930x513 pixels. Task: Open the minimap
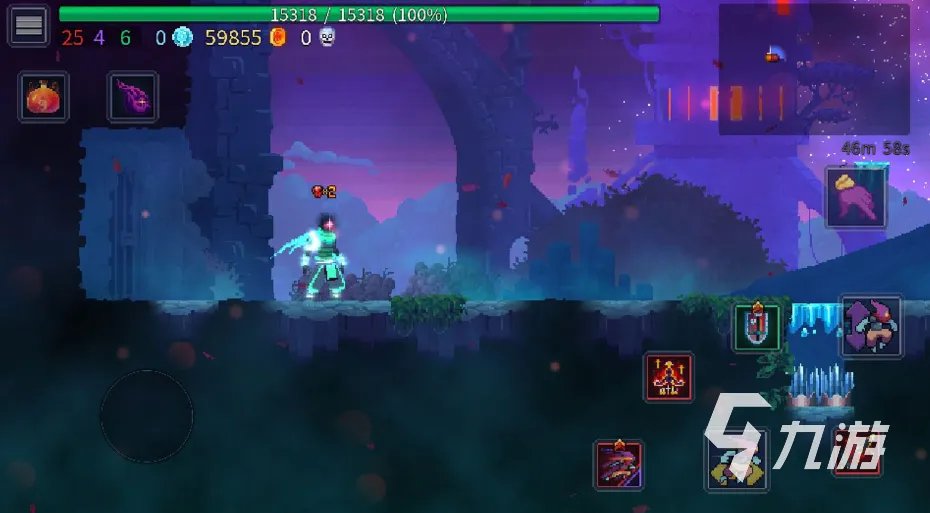[814, 69]
